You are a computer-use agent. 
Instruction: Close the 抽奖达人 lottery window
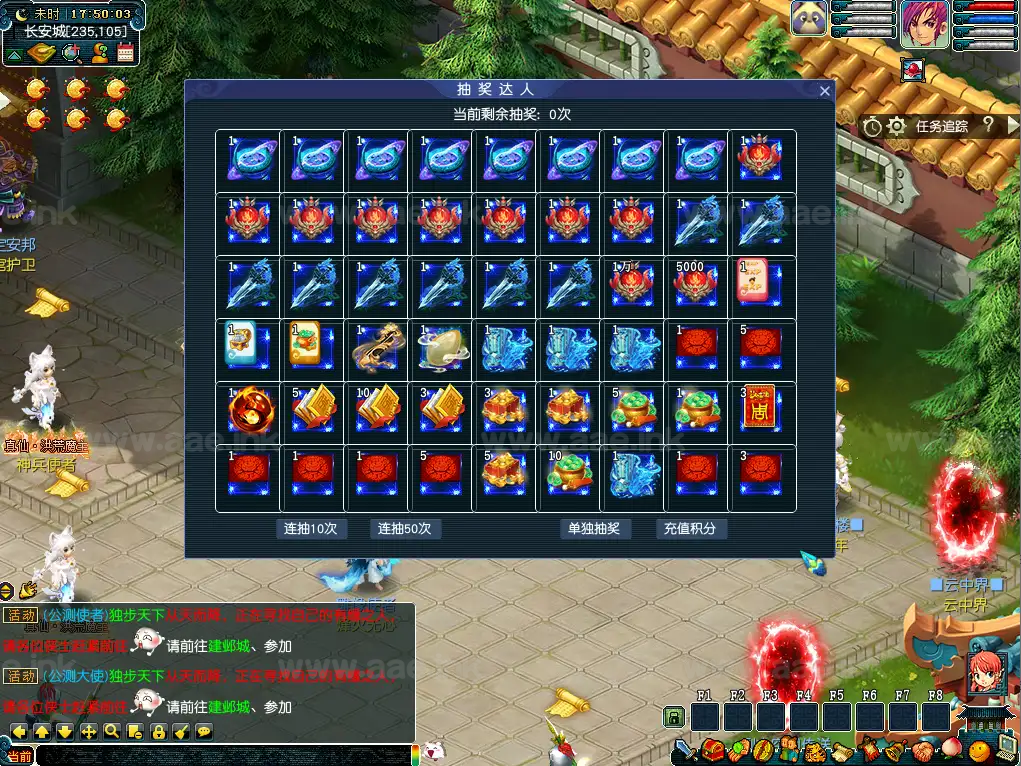(825, 91)
